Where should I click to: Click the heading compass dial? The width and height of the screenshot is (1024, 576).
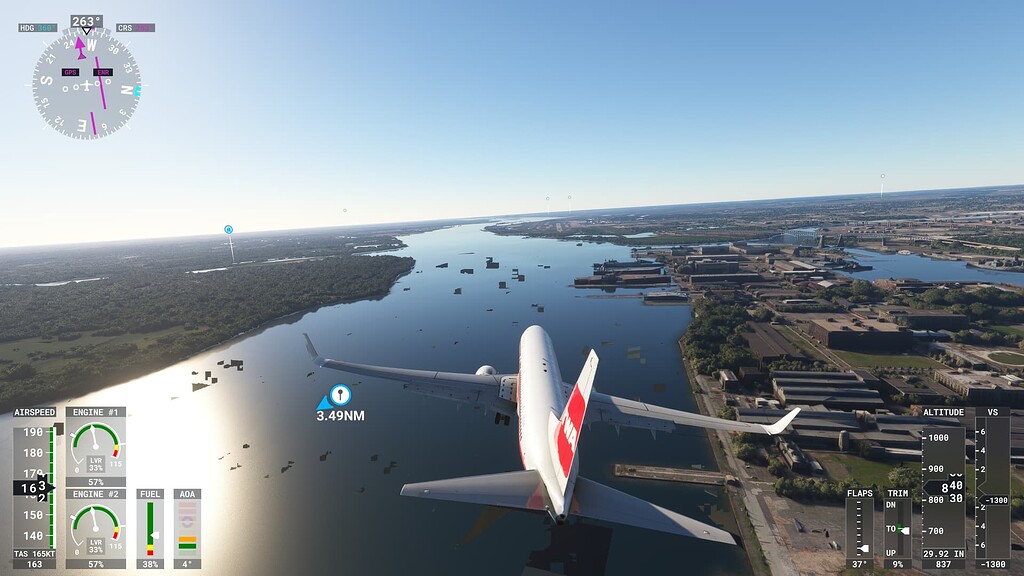click(x=86, y=83)
